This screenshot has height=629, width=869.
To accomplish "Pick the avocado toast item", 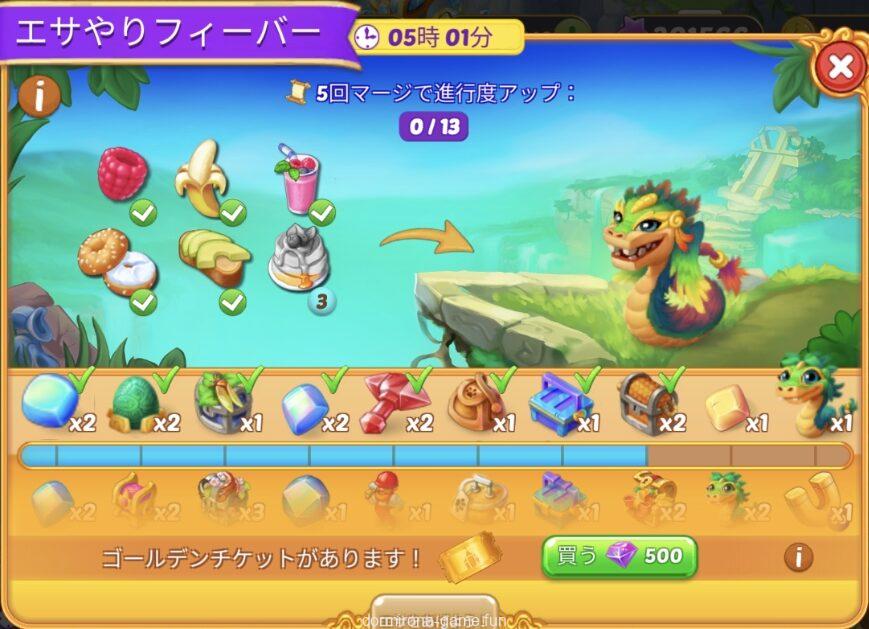I will [213, 258].
